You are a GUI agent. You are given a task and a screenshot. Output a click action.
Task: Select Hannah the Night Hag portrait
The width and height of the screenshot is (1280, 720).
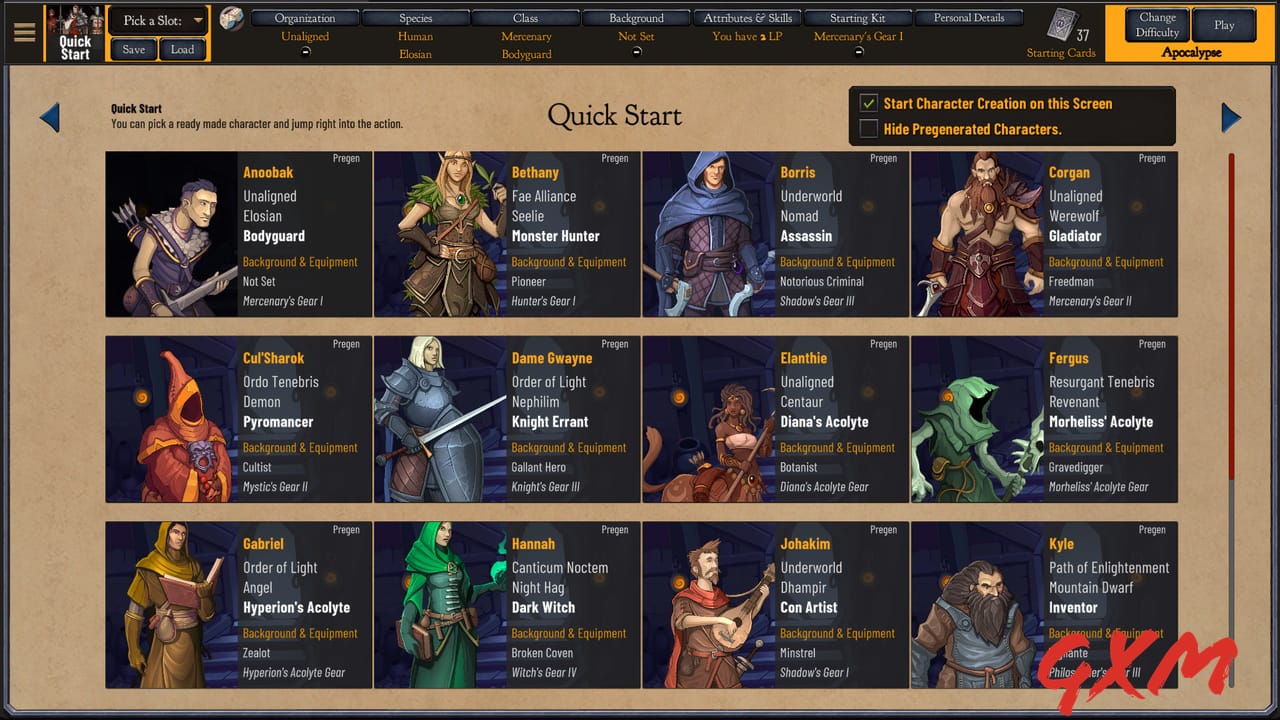click(x=440, y=606)
